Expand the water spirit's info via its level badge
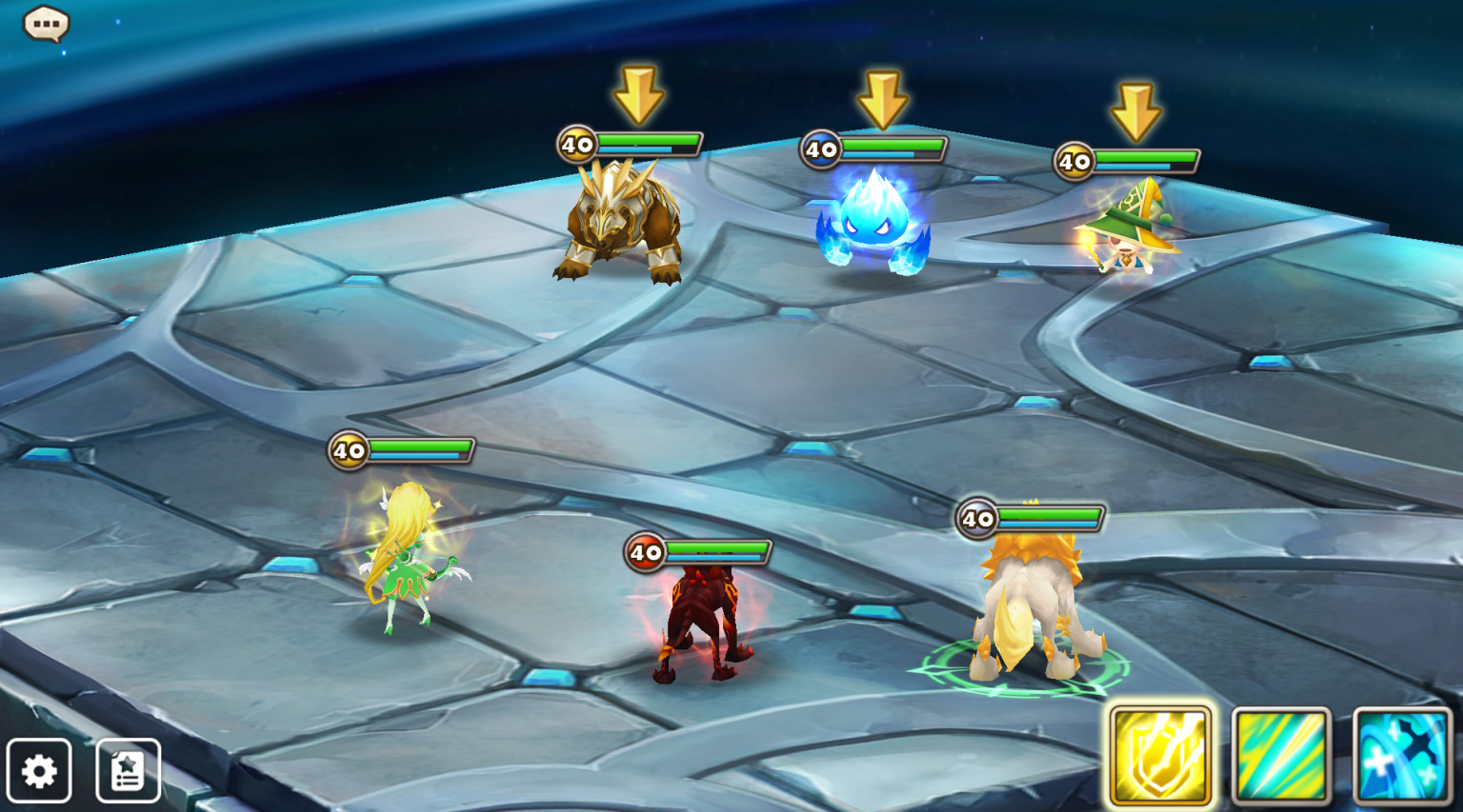This screenshot has height=812, width=1463. pyautogui.click(x=821, y=149)
